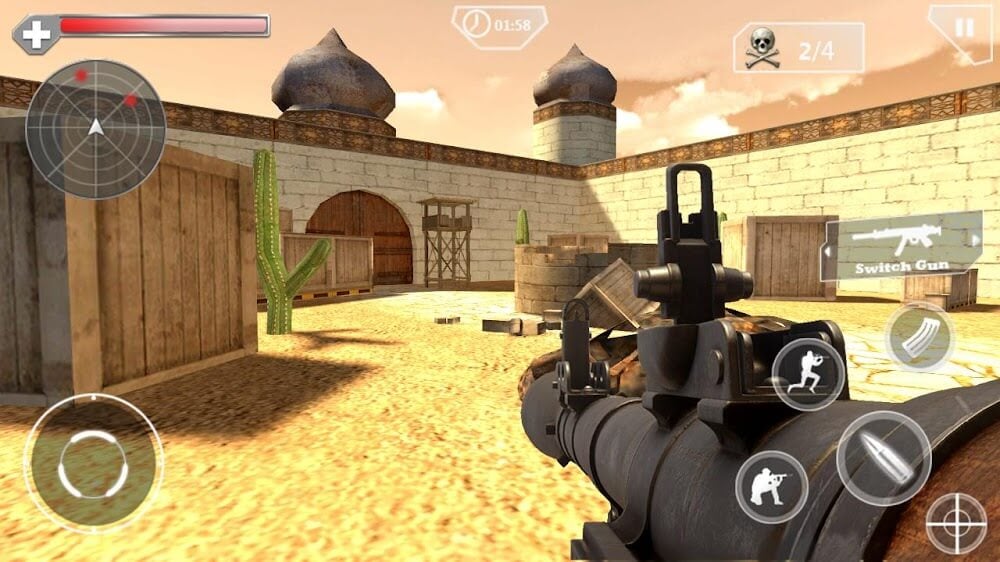Activate the running soldier sprint button
The image size is (1000, 562).
pyautogui.click(x=808, y=374)
